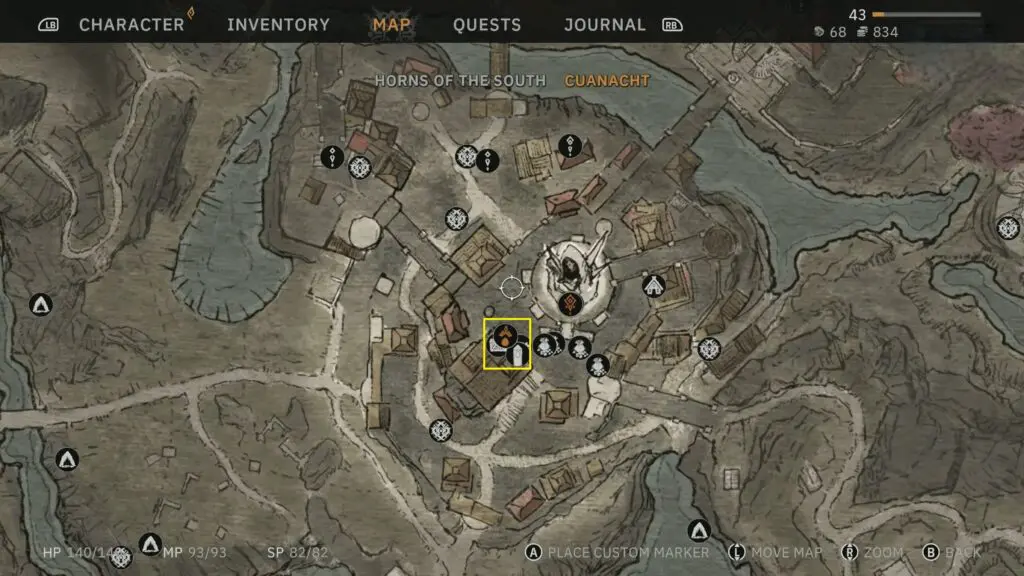Go to the Quests tab
The height and width of the screenshot is (576, 1024).
(x=487, y=25)
